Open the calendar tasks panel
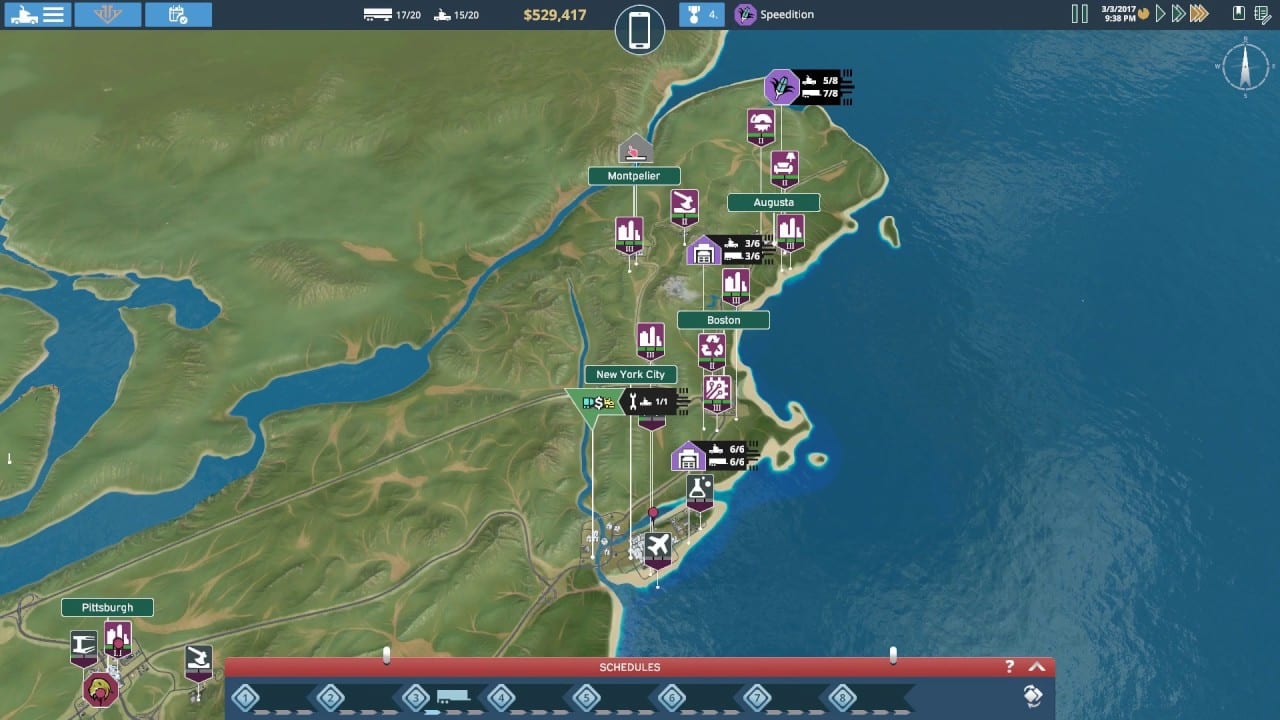The image size is (1280, 720). coord(178,14)
